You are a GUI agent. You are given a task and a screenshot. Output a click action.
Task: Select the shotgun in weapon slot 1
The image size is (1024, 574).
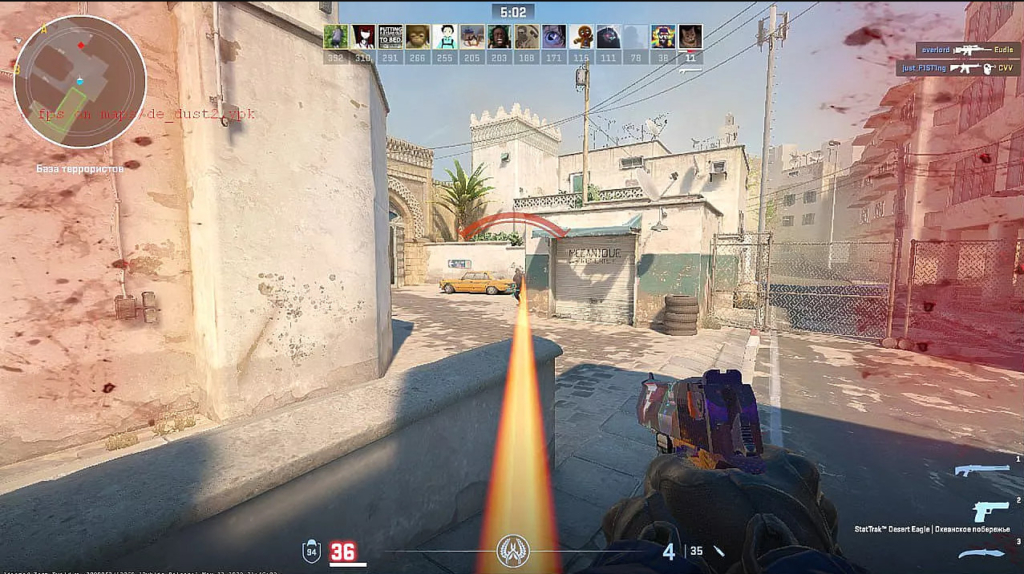coord(980,470)
